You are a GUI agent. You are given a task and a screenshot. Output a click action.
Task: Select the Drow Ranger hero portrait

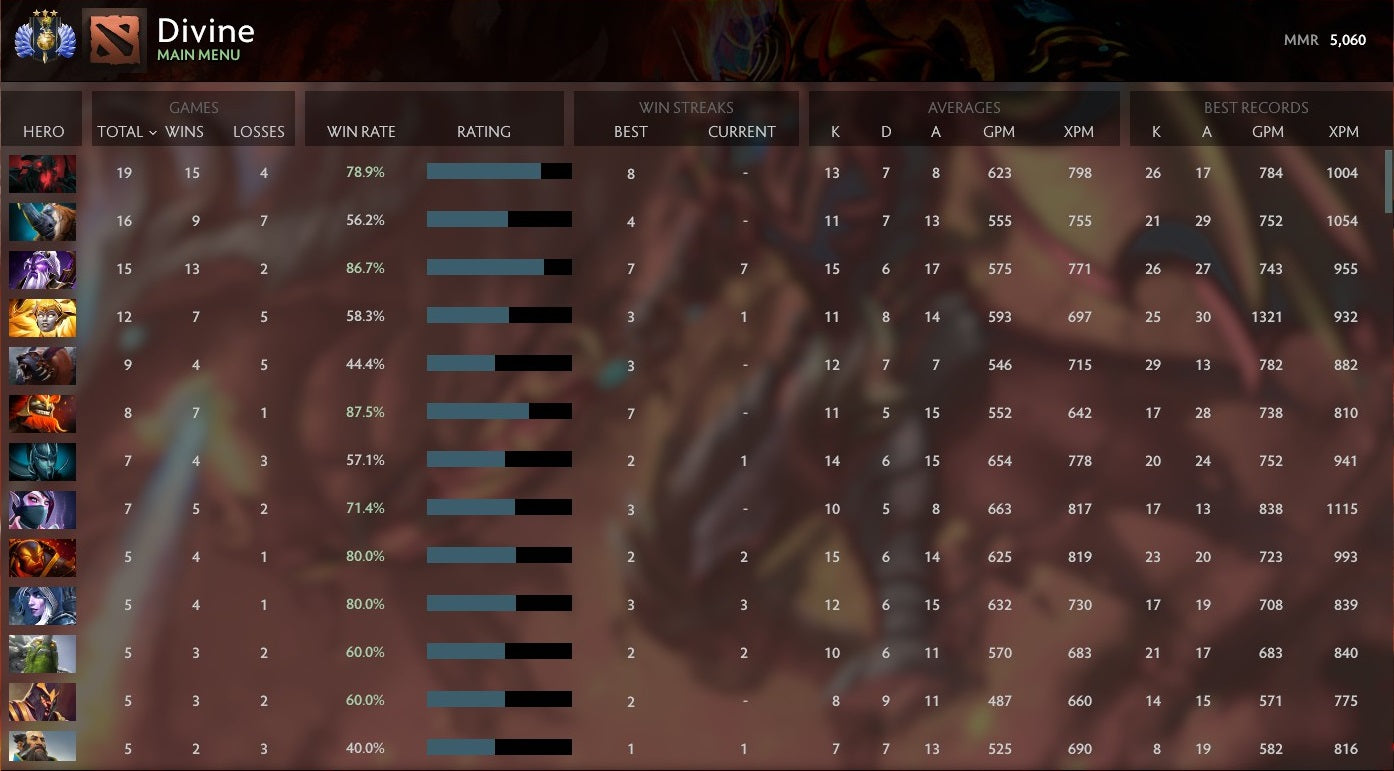coord(42,605)
